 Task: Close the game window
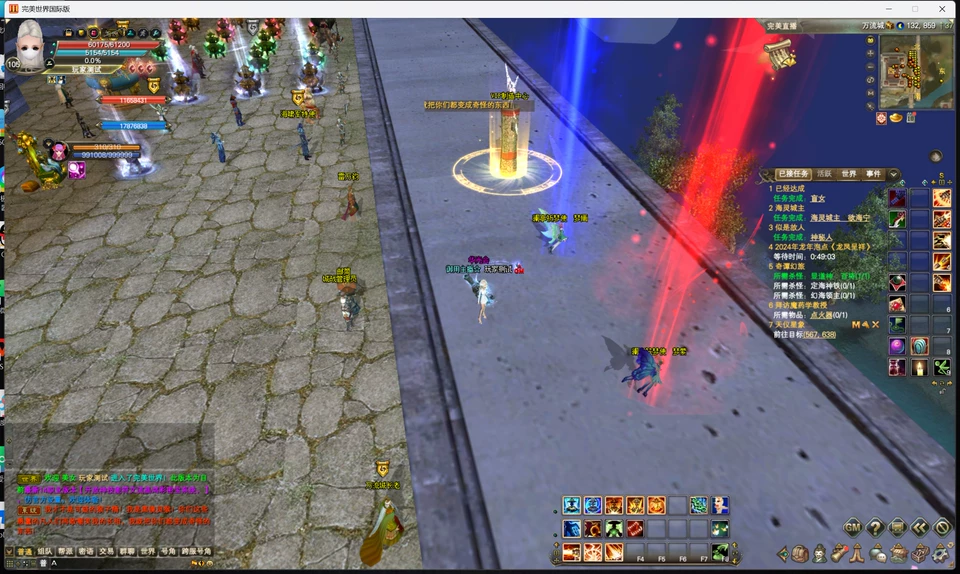pyautogui.click(x=942, y=8)
